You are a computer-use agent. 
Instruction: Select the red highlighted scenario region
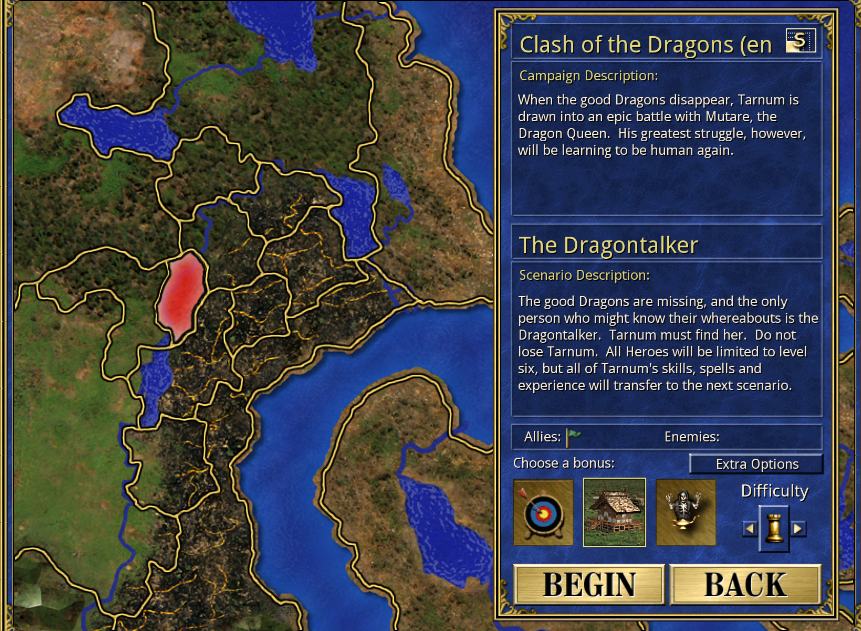click(x=183, y=295)
